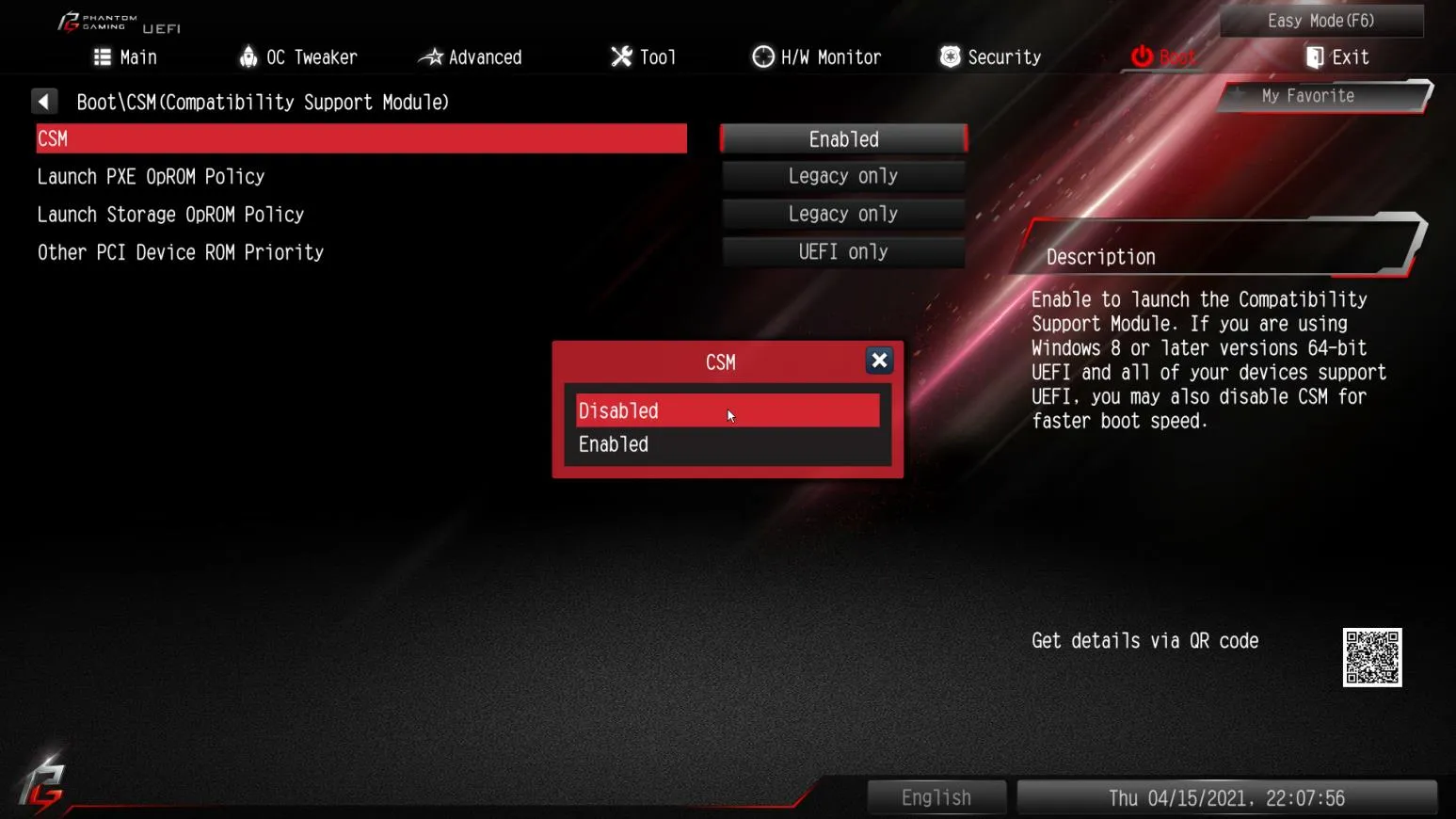Select the Boot tab
Viewport: 1456px width, 819px height.
(1163, 57)
